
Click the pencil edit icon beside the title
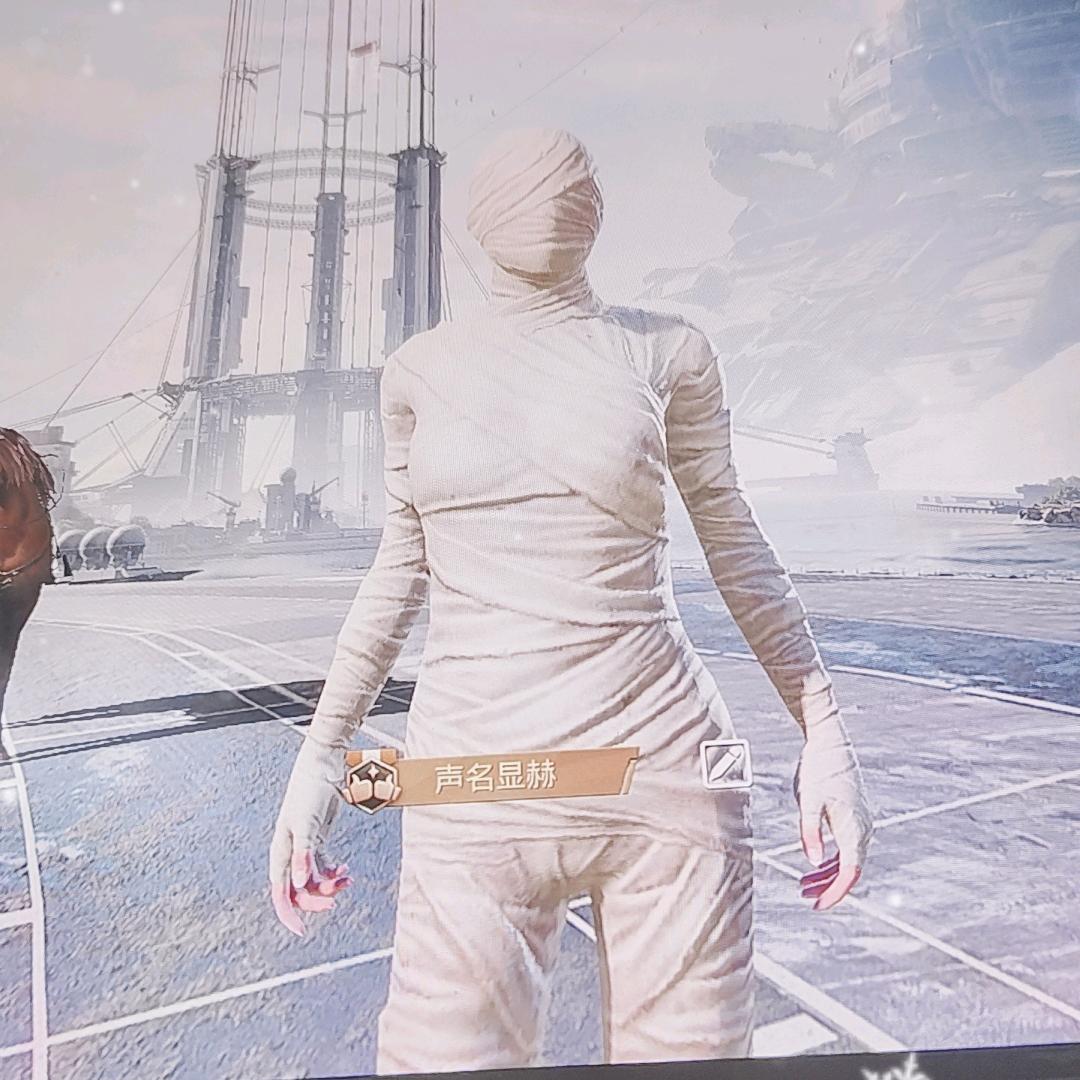tap(726, 764)
